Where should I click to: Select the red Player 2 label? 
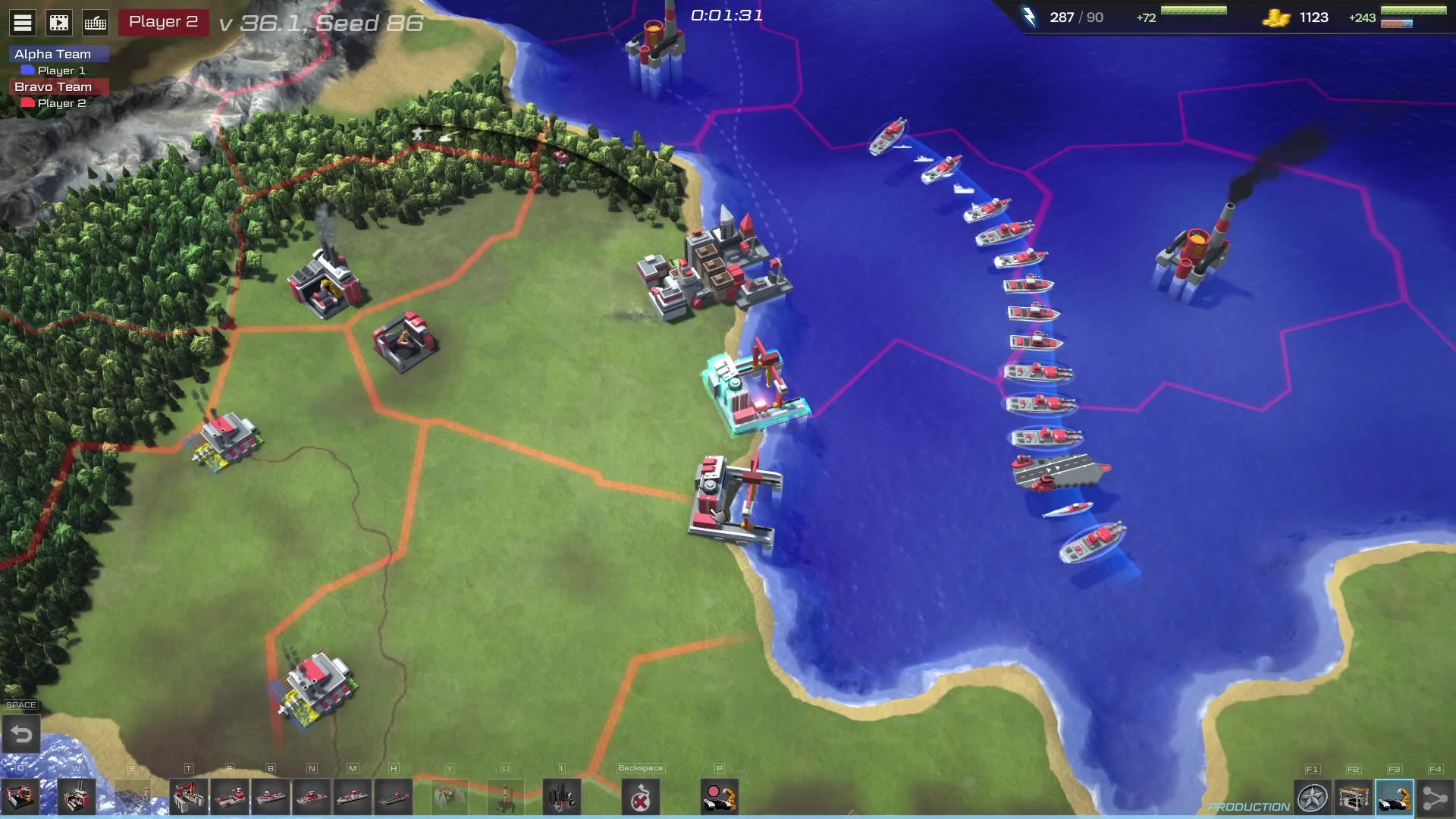pos(163,22)
